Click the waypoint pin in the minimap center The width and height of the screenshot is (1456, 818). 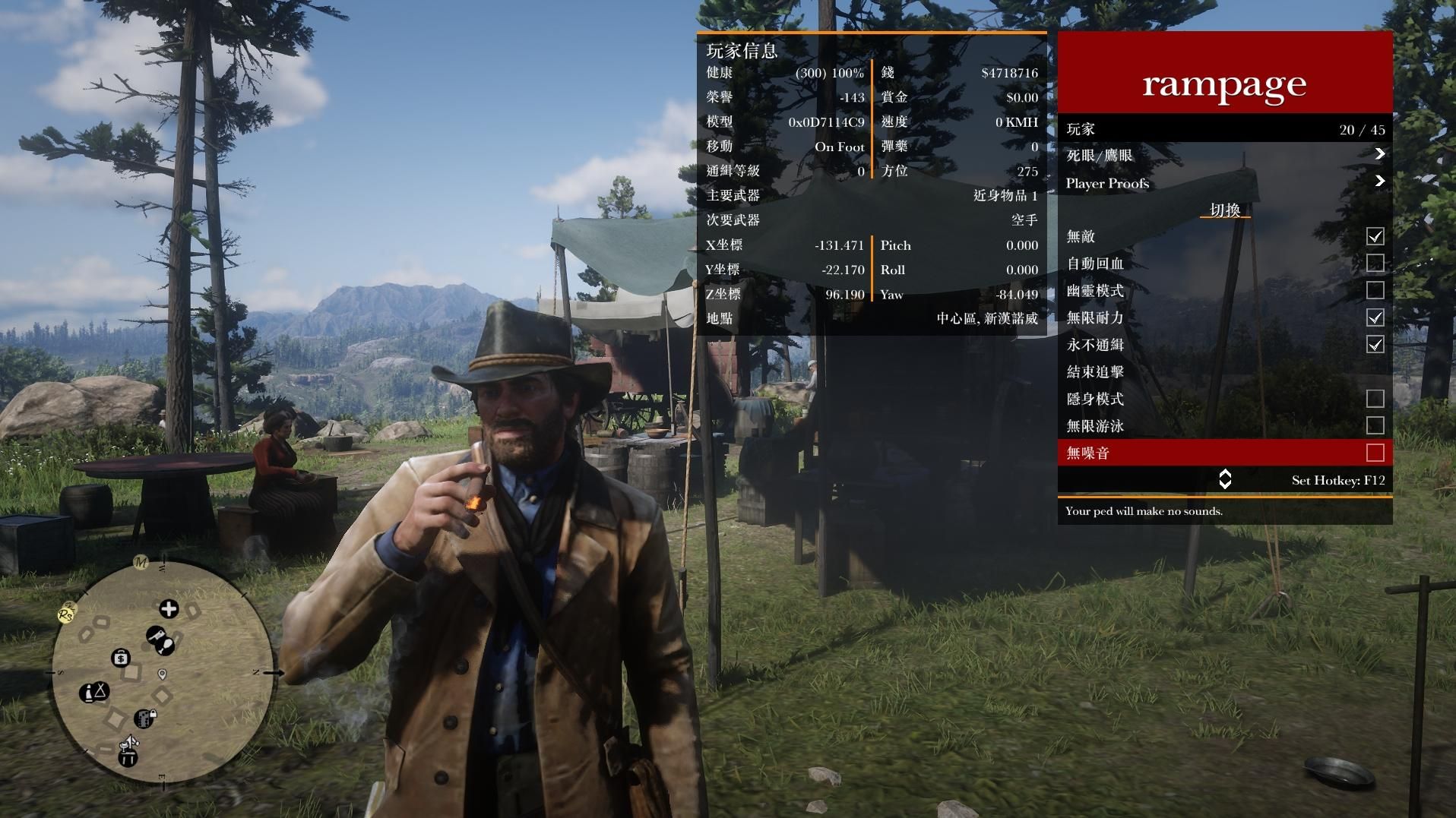tap(161, 674)
